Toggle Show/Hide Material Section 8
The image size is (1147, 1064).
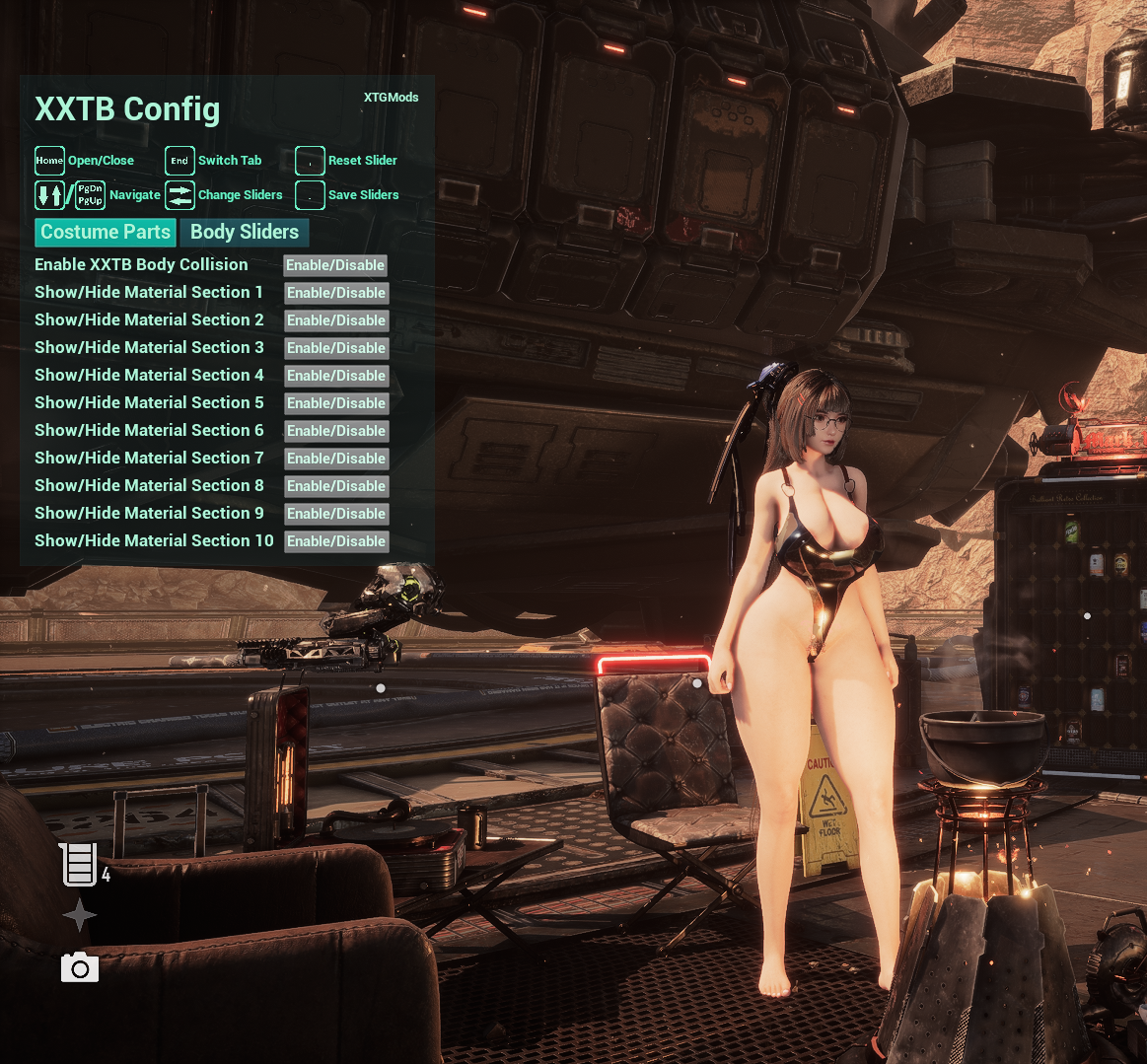click(x=336, y=486)
